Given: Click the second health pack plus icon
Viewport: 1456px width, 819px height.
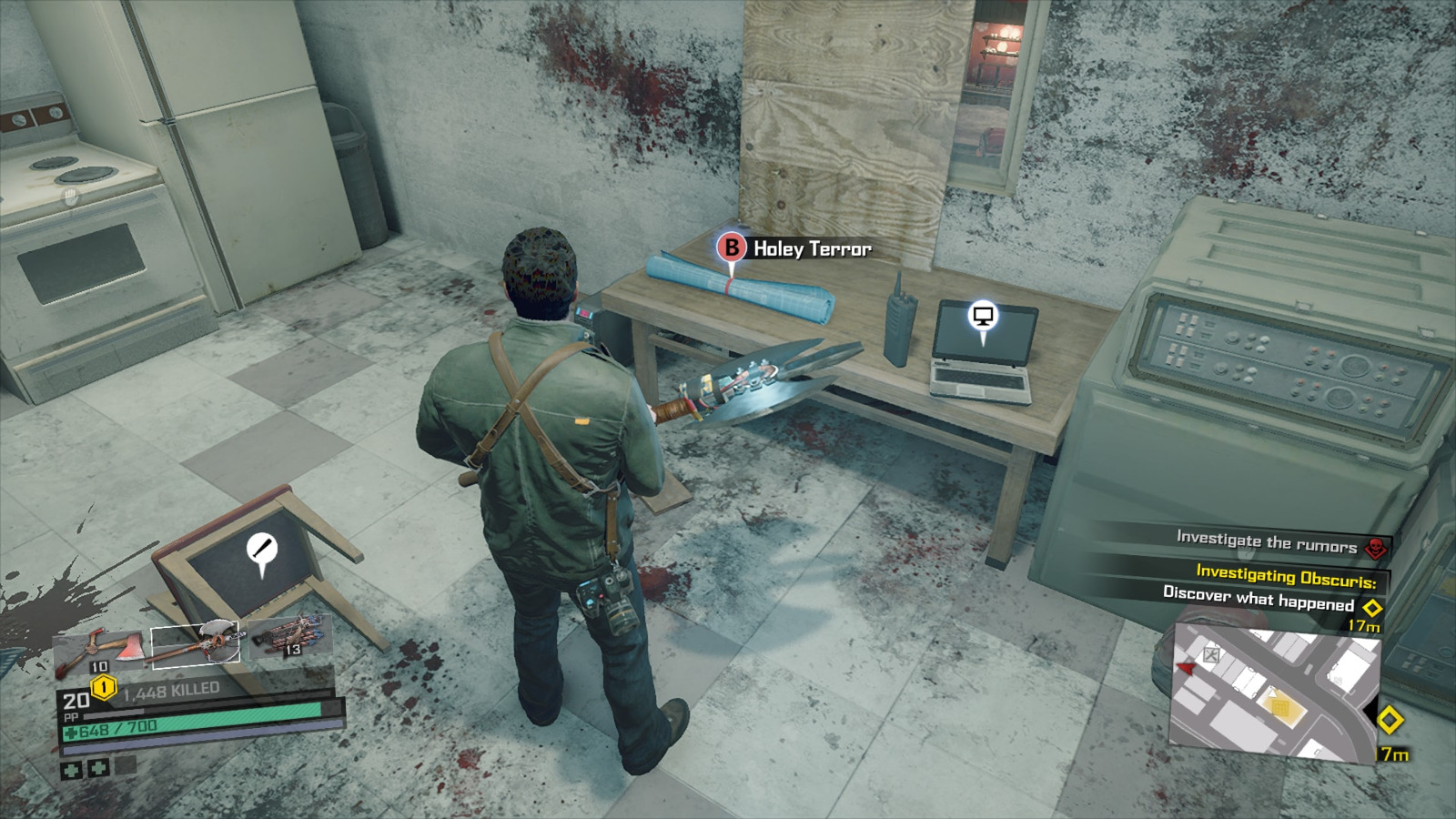Looking at the screenshot, I should point(99,768).
